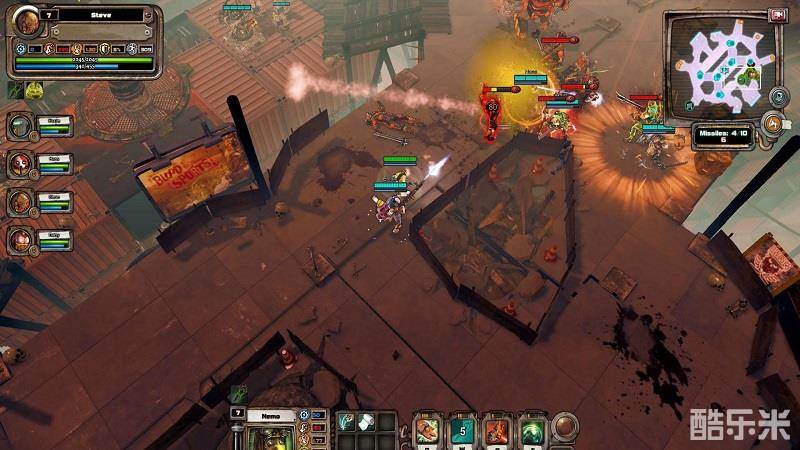Click the round brown button right of abilities
Viewport: 800px width, 450px height.
click(567, 427)
